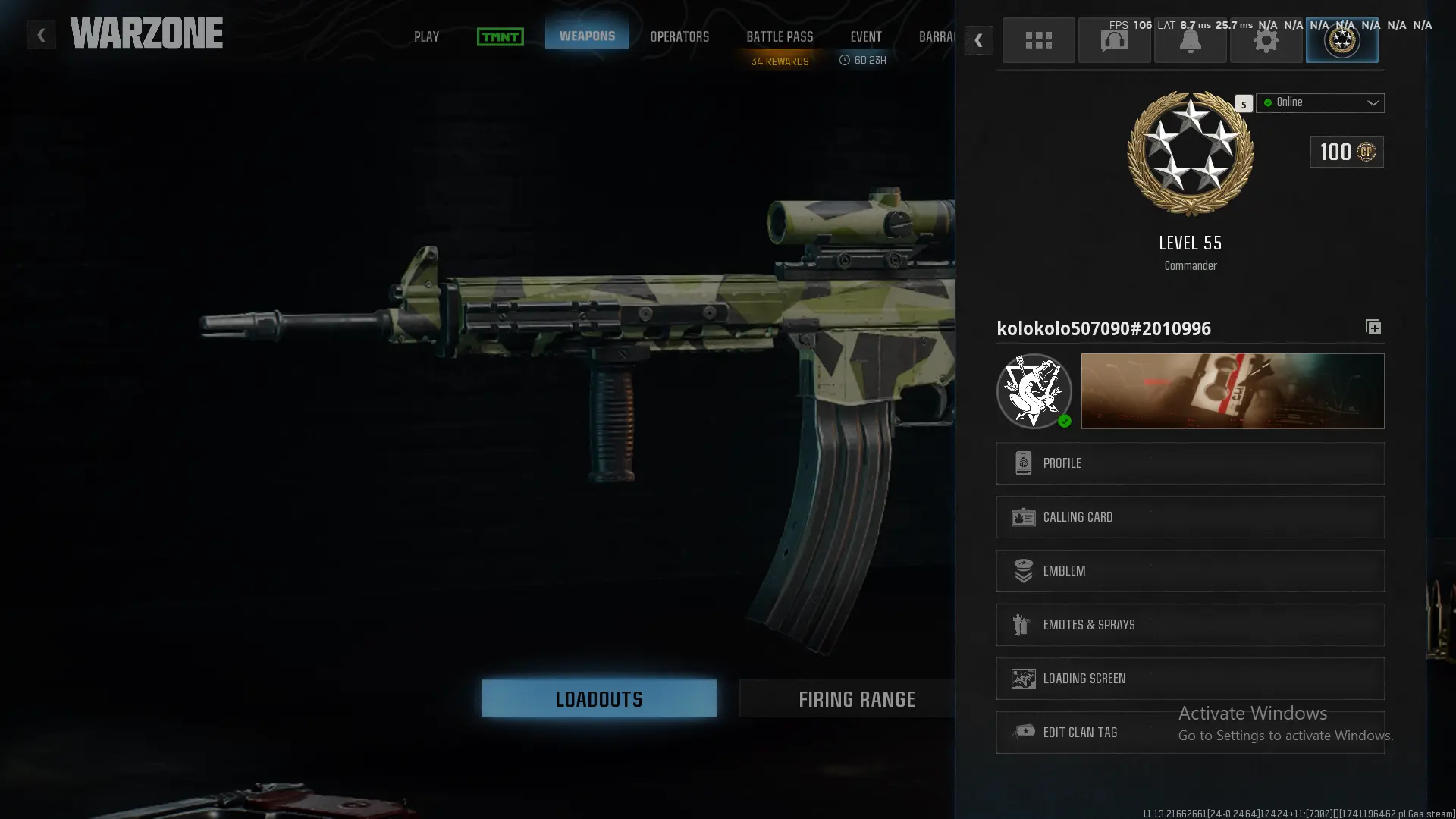Open the notifications bell icon

point(1190,40)
